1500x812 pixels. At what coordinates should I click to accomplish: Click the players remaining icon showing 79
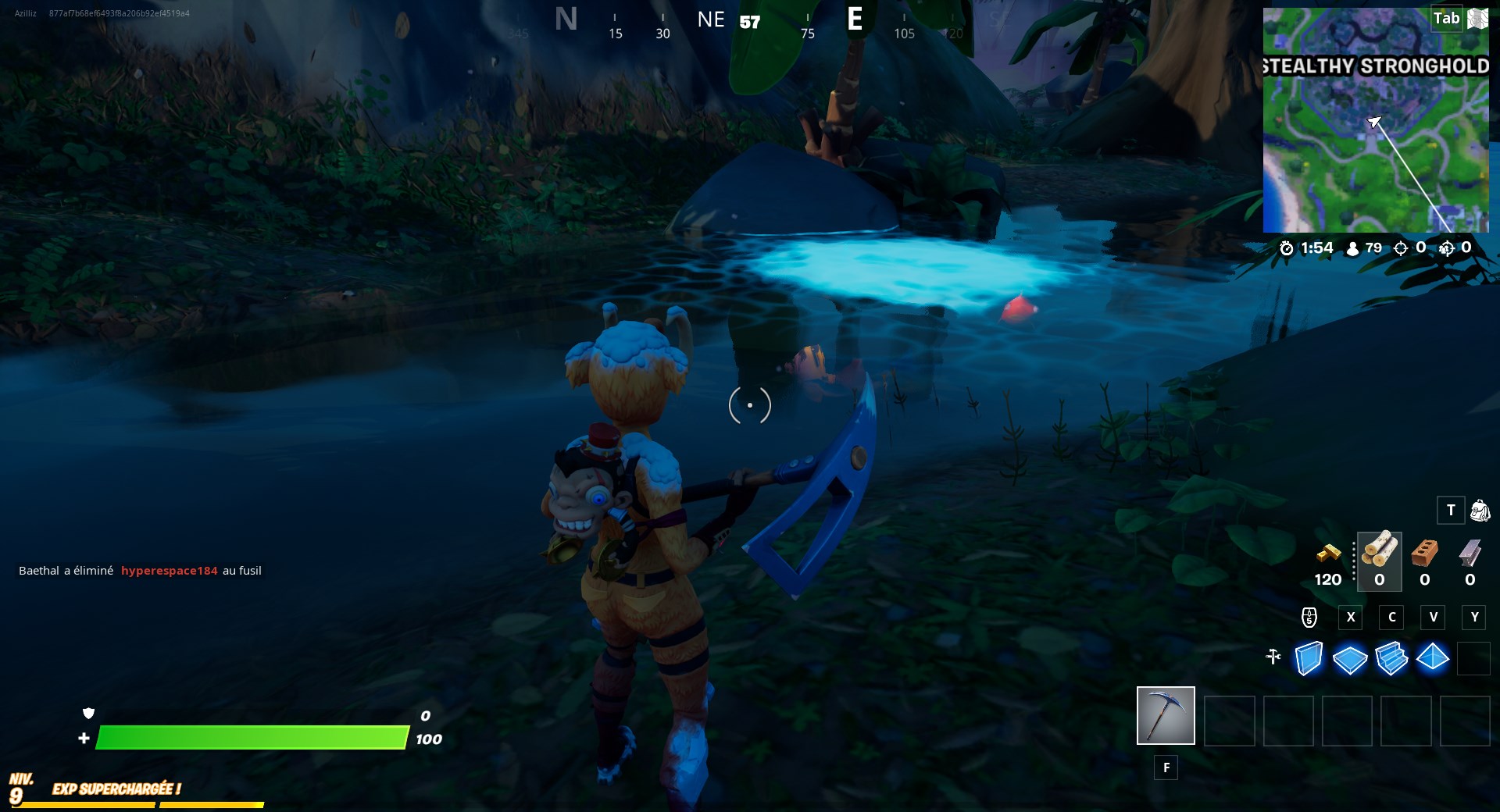(x=1351, y=248)
